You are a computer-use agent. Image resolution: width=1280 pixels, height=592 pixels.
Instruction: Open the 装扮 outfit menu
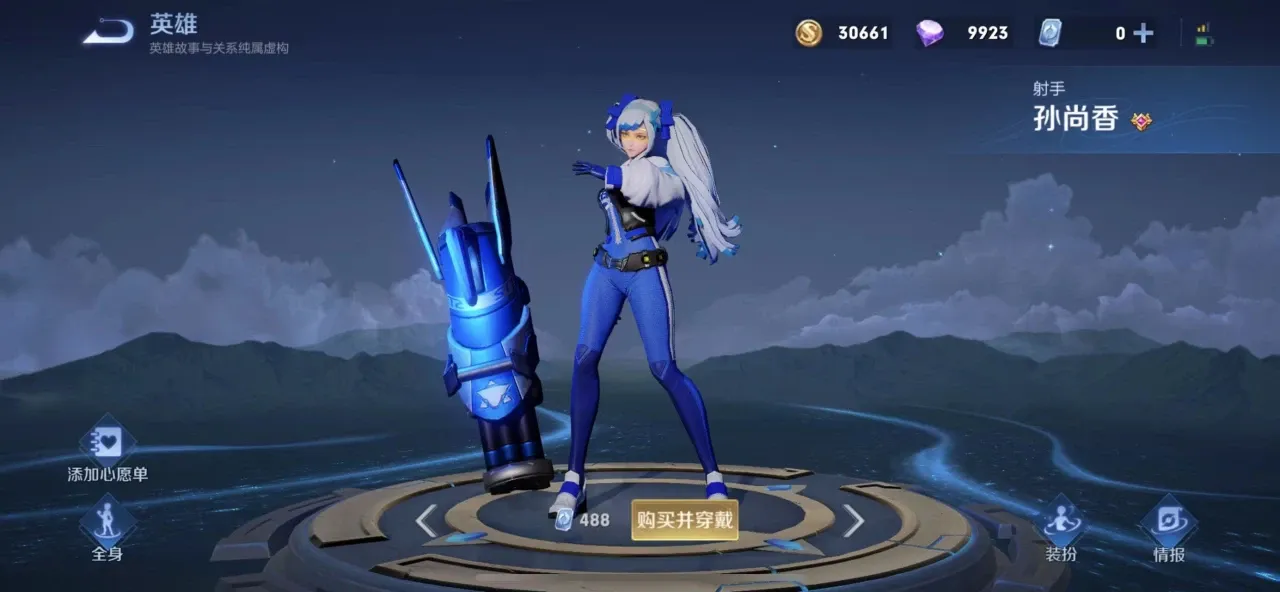point(1061,530)
